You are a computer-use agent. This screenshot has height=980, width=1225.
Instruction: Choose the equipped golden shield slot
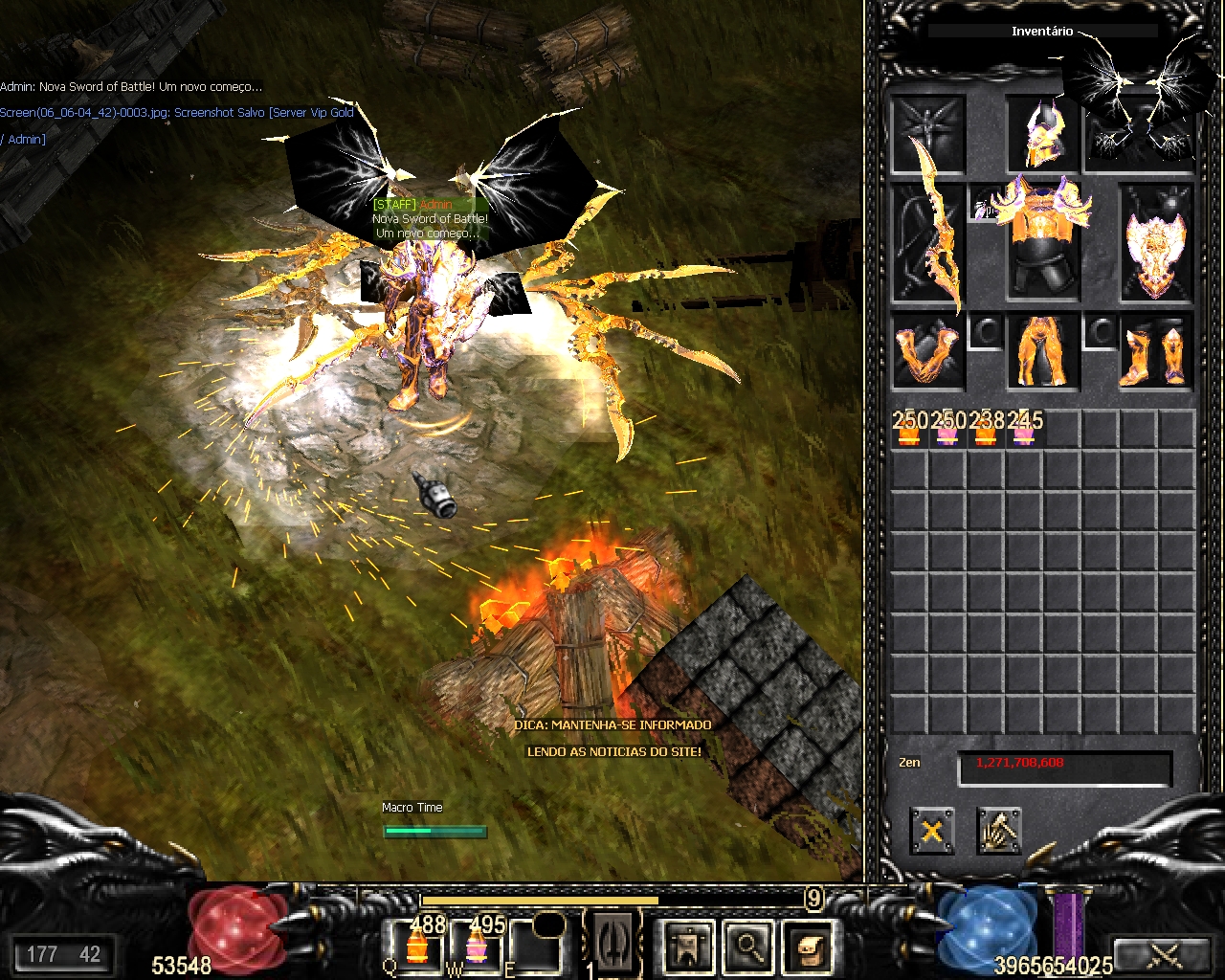1157,241
